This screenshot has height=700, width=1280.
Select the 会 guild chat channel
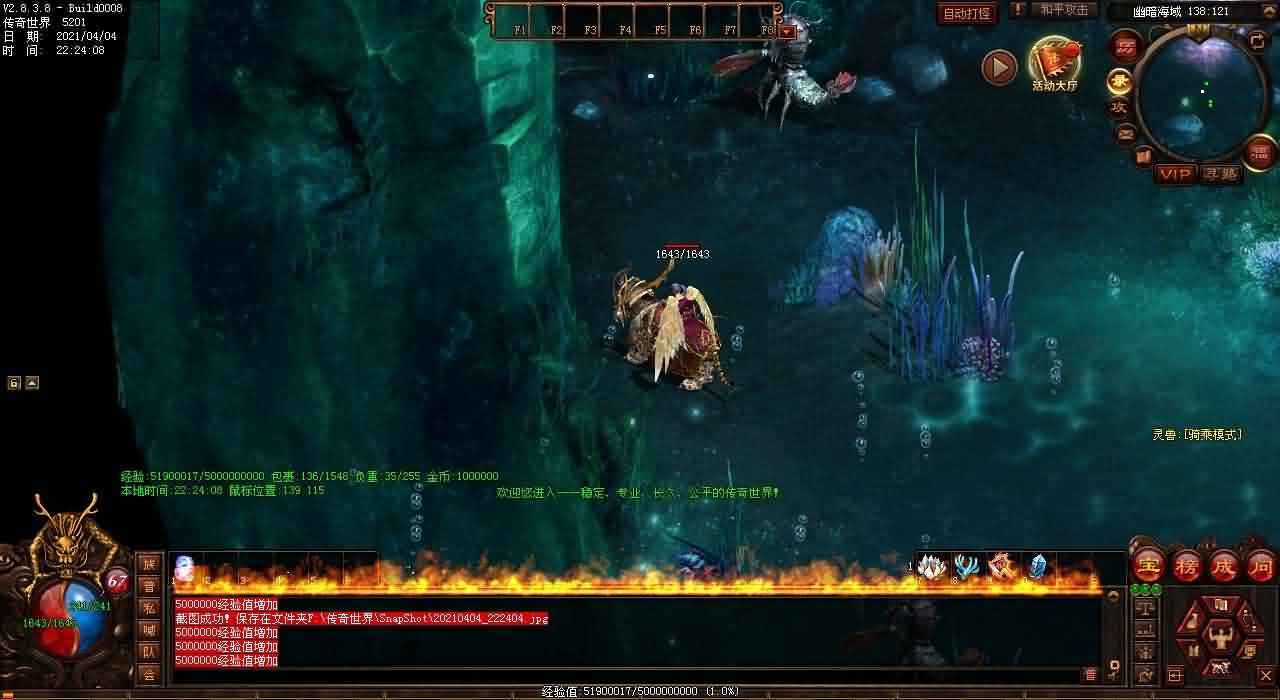click(x=149, y=674)
